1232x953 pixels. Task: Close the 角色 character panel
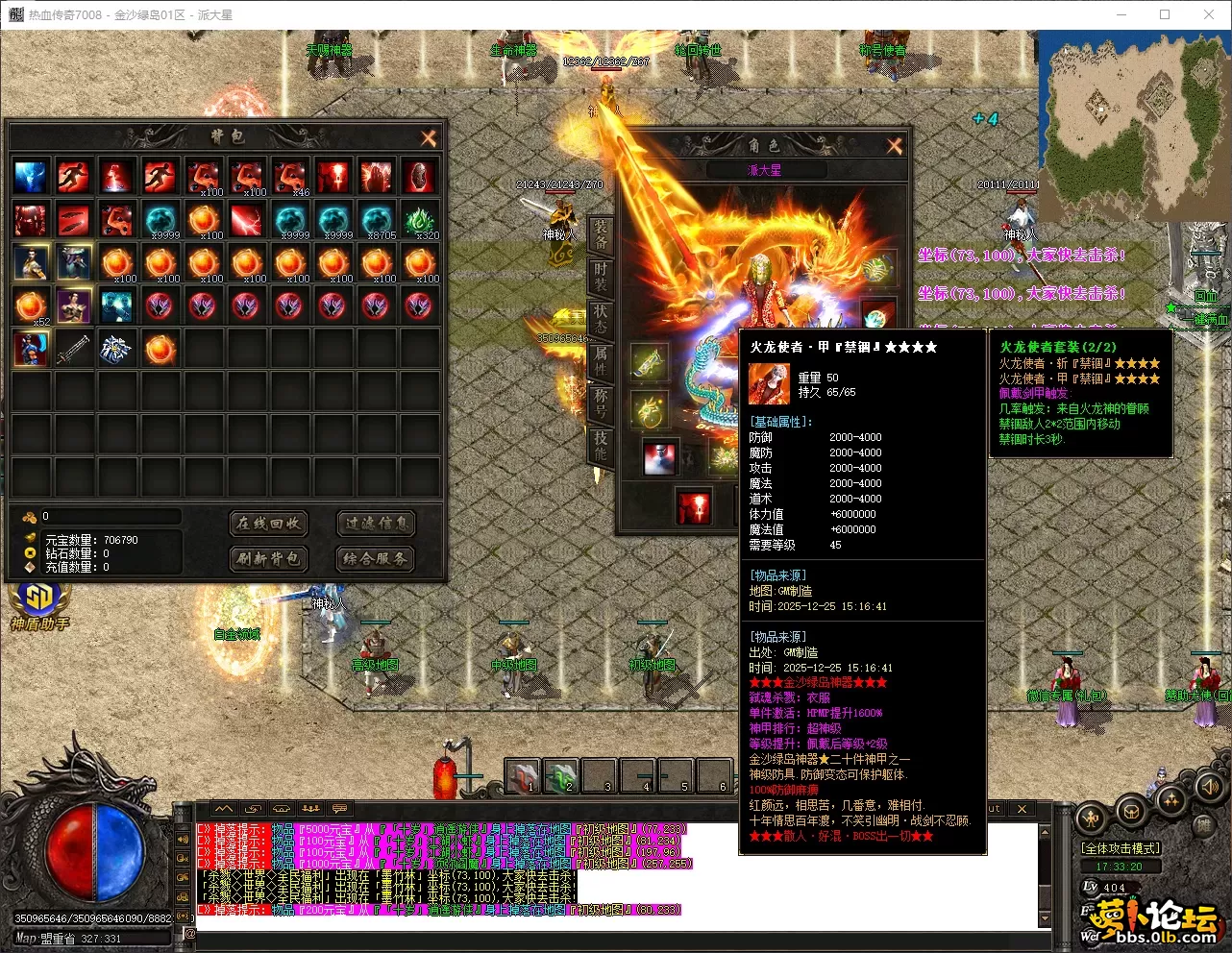pyautogui.click(x=895, y=146)
